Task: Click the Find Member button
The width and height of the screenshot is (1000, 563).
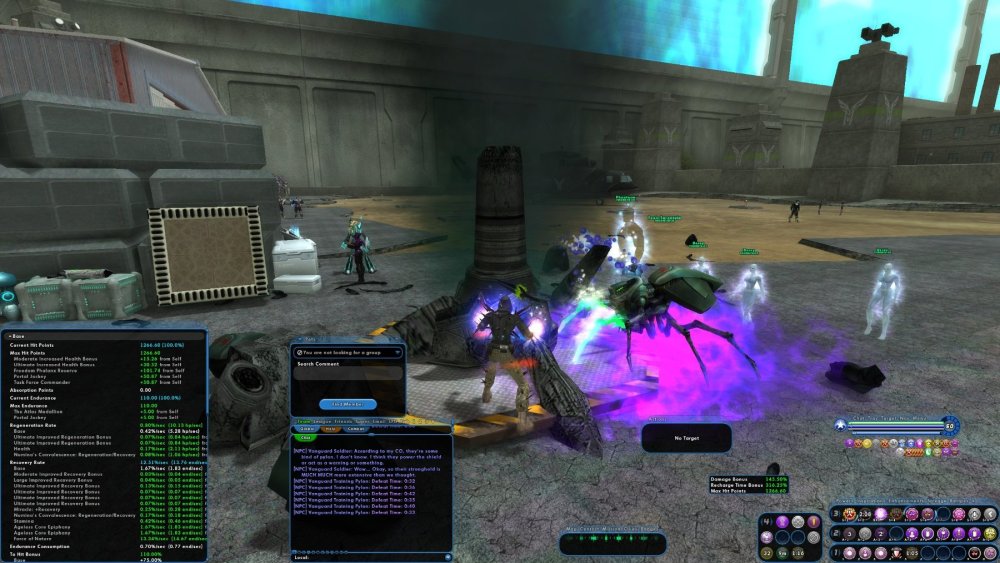Action: 348,404
